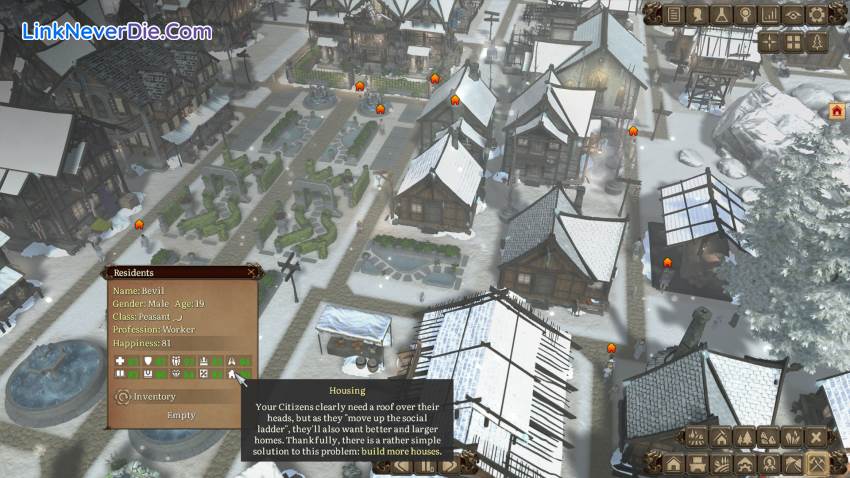Click the compass star button
Screen dimensions: 850x478
pos(769,42)
